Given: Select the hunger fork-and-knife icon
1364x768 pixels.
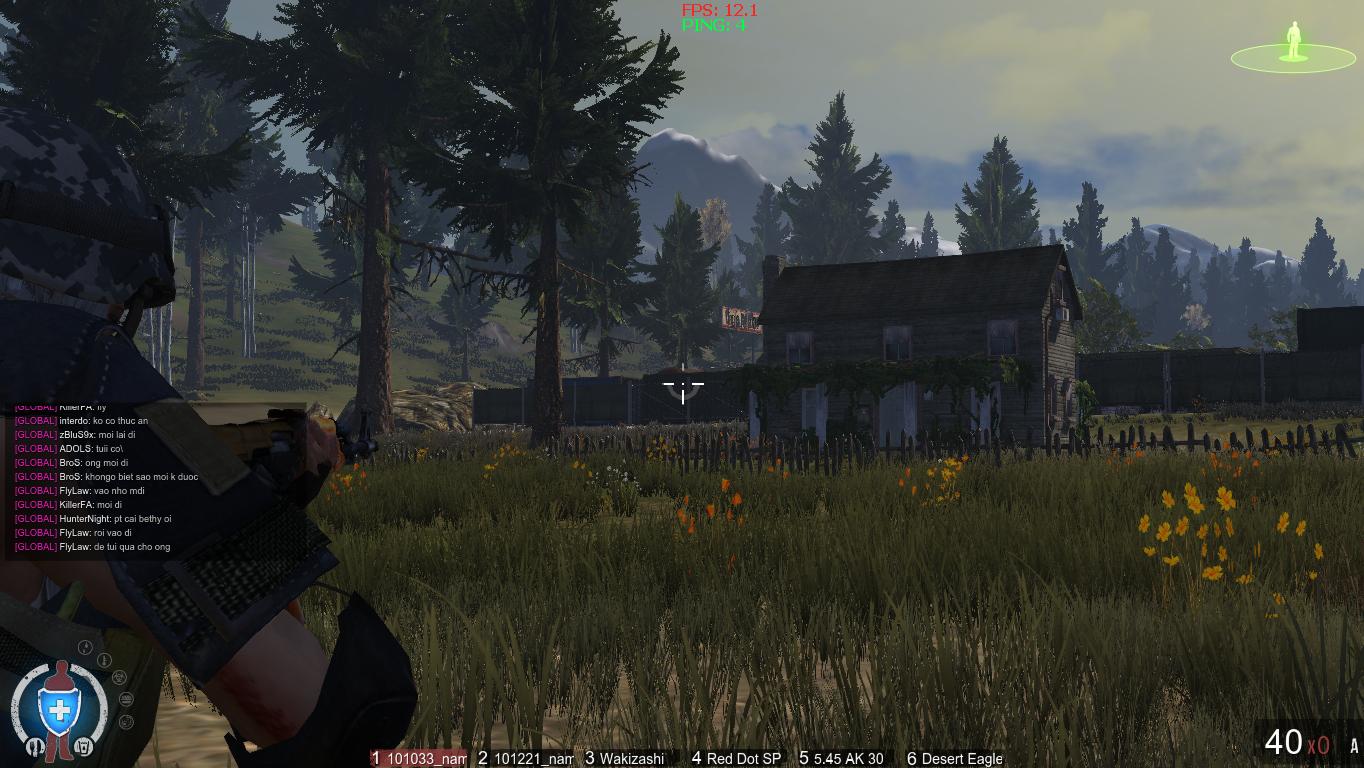Looking at the screenshot, I should 36,745.
